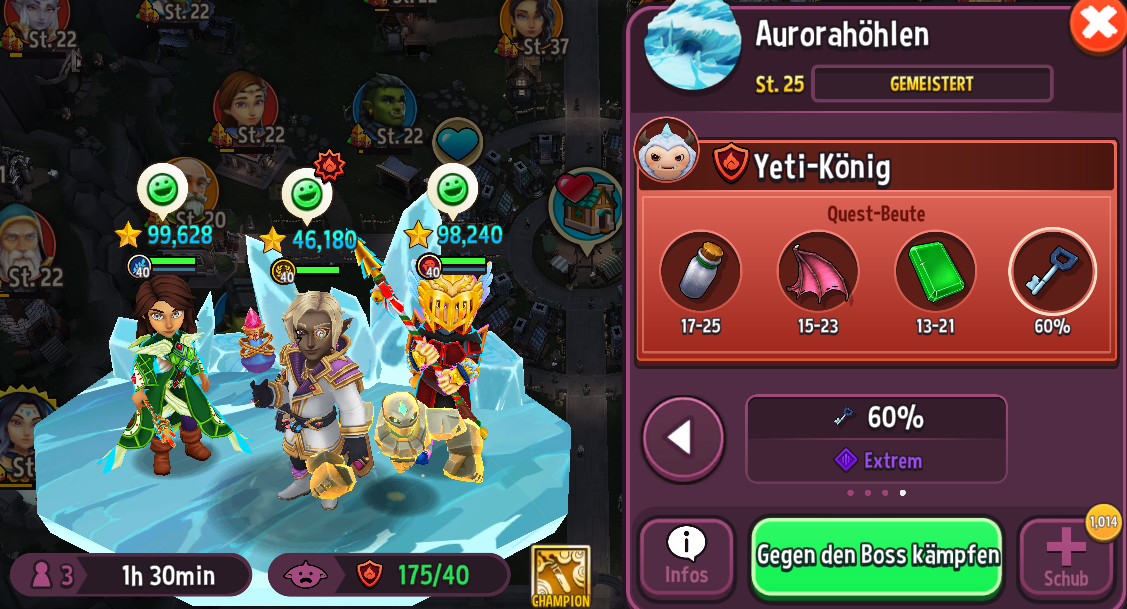Select the pink dragon wing loot item

pos(818,271)
